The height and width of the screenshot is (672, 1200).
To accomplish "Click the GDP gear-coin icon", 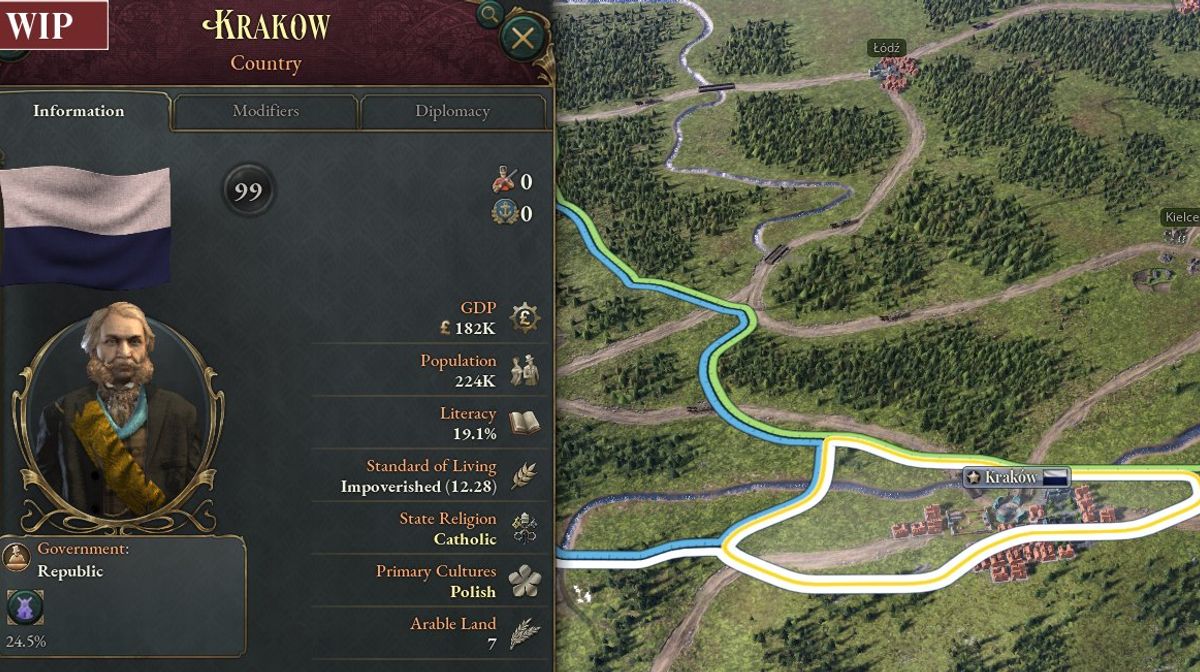I will (524, 318).
